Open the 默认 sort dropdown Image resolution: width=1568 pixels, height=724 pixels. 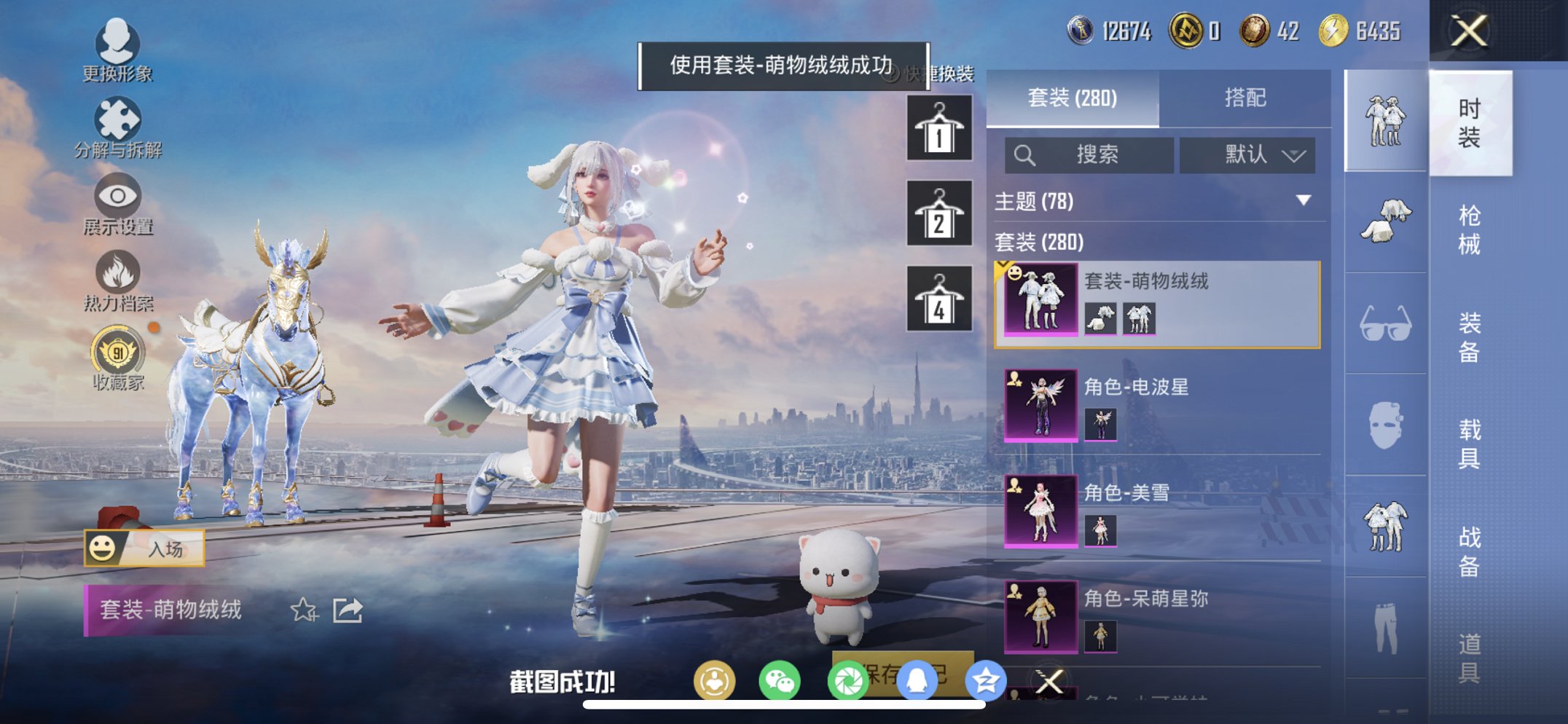click(x=1248, y=155)
